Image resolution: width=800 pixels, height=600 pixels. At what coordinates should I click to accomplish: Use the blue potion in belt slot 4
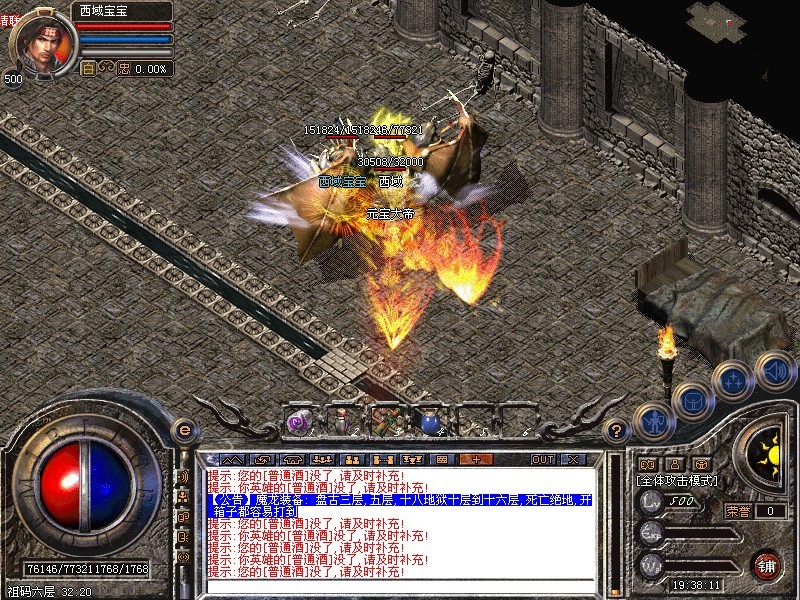429,423
